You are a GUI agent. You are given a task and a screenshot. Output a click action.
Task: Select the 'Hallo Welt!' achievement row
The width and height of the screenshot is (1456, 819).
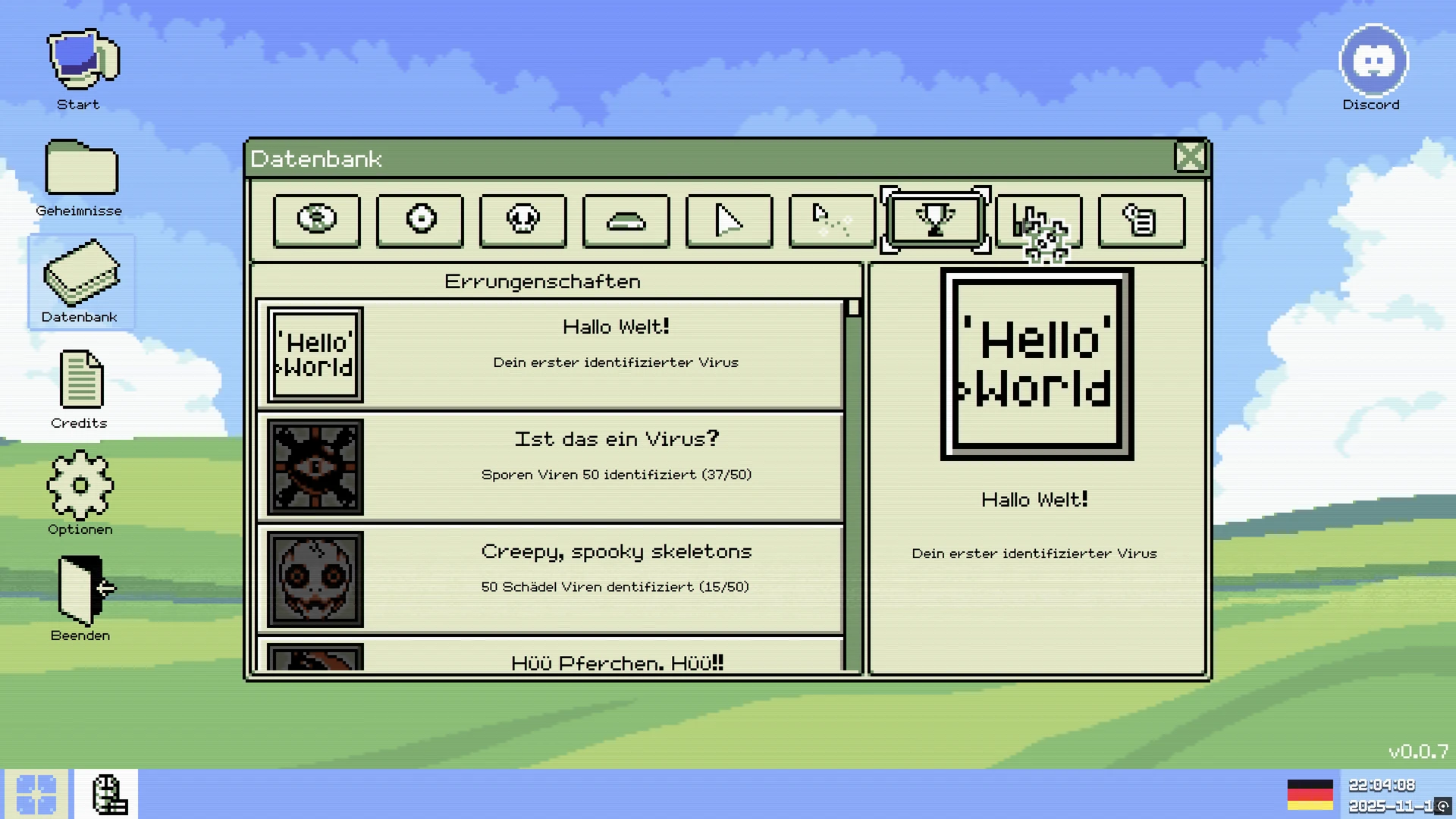[551, 354]
